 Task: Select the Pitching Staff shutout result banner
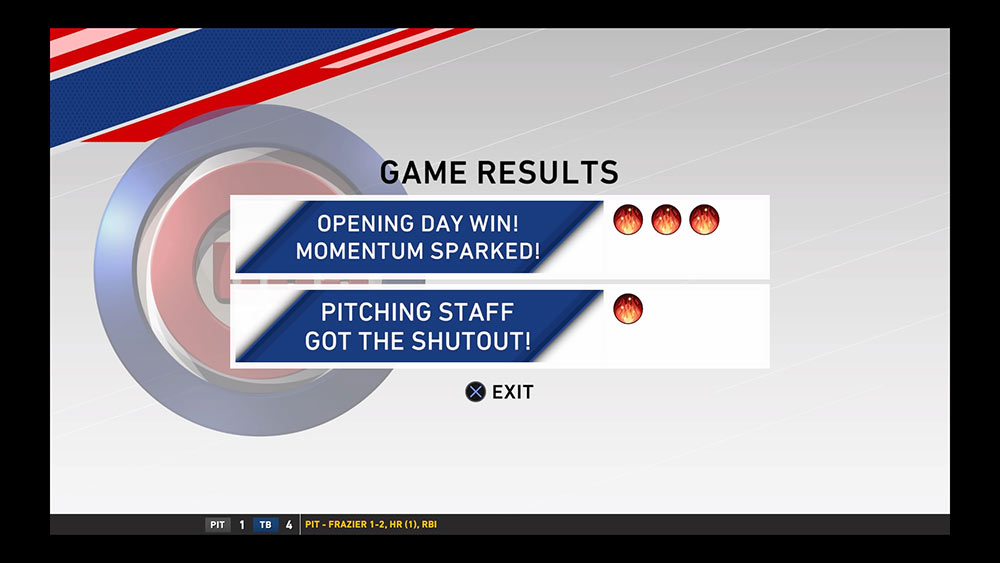418,326
